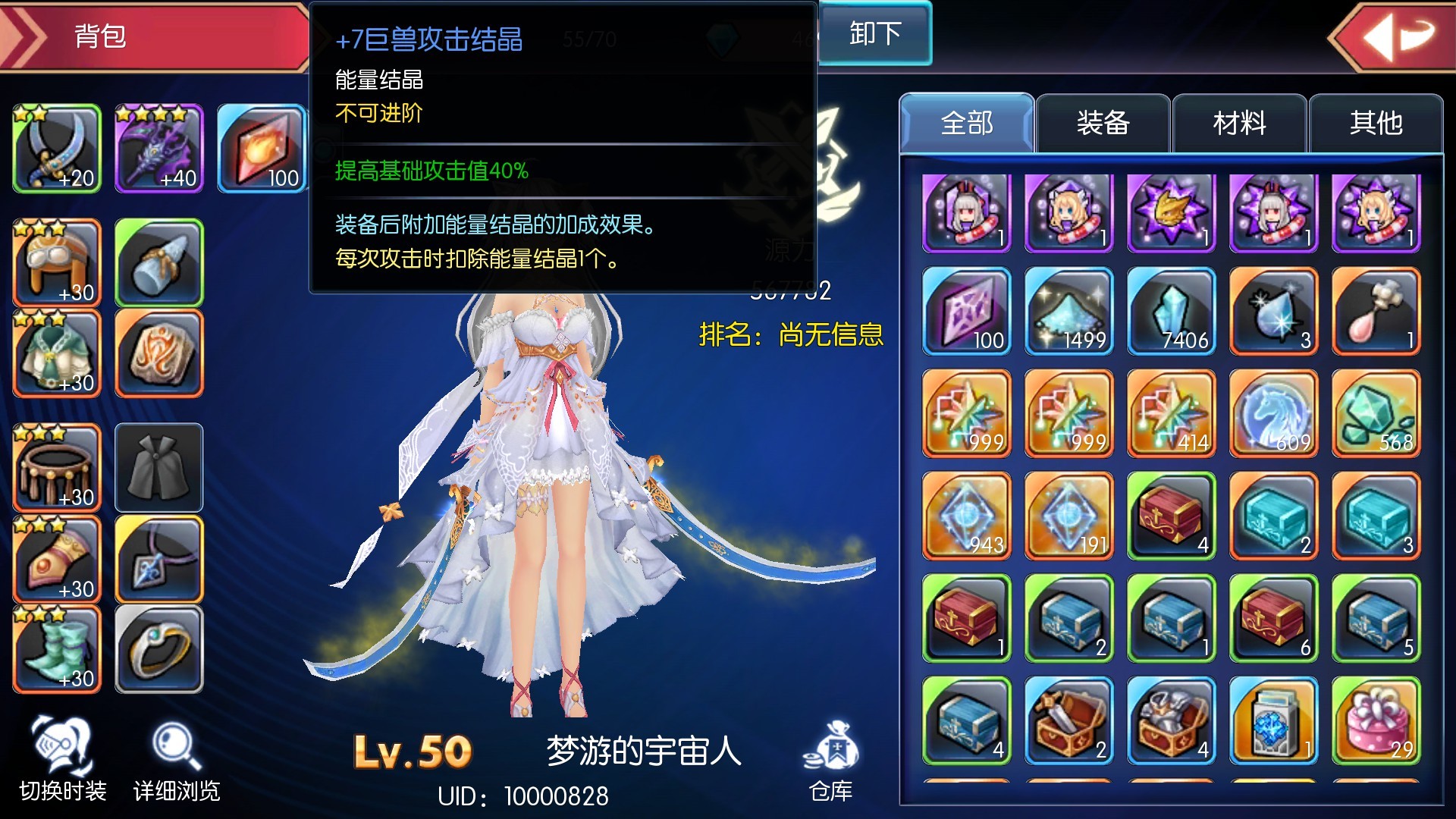Inspect the +40 purple axe weapon
This screenshot has height=819, width=1456.
(x=159, y=148)
